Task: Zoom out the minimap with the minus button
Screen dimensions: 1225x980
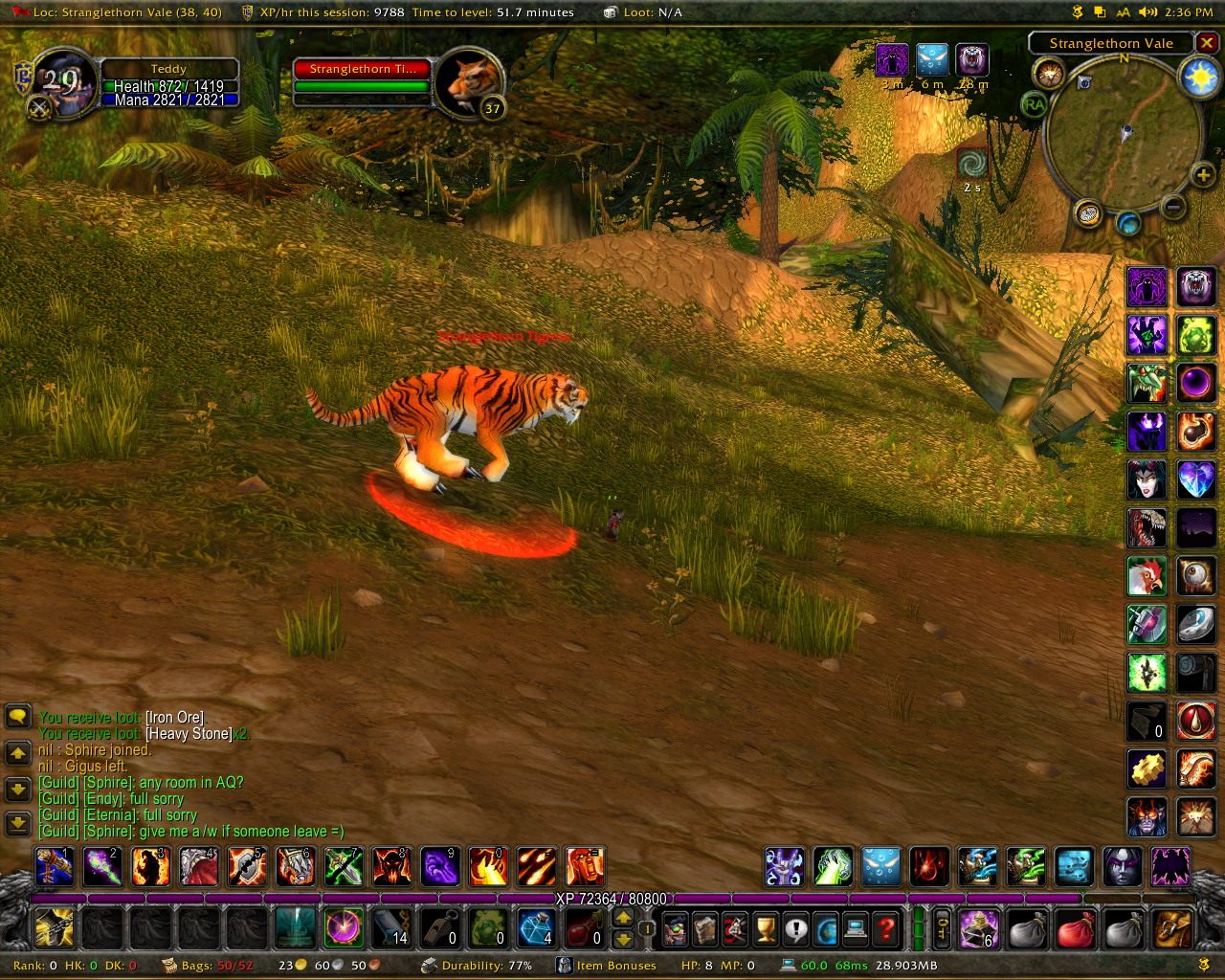Action: [1173, 207]
